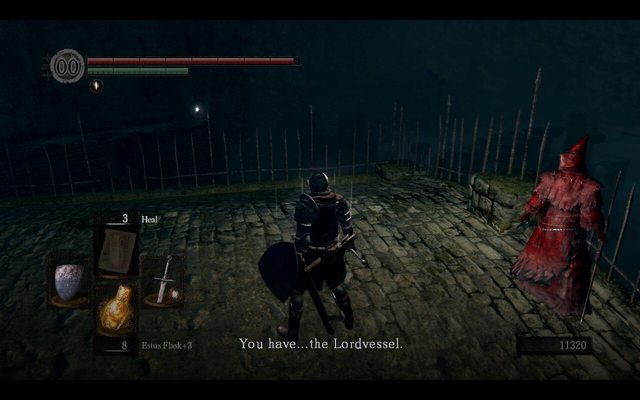
Task: Use the Estus Flask item slot
Action: point(116,310)
